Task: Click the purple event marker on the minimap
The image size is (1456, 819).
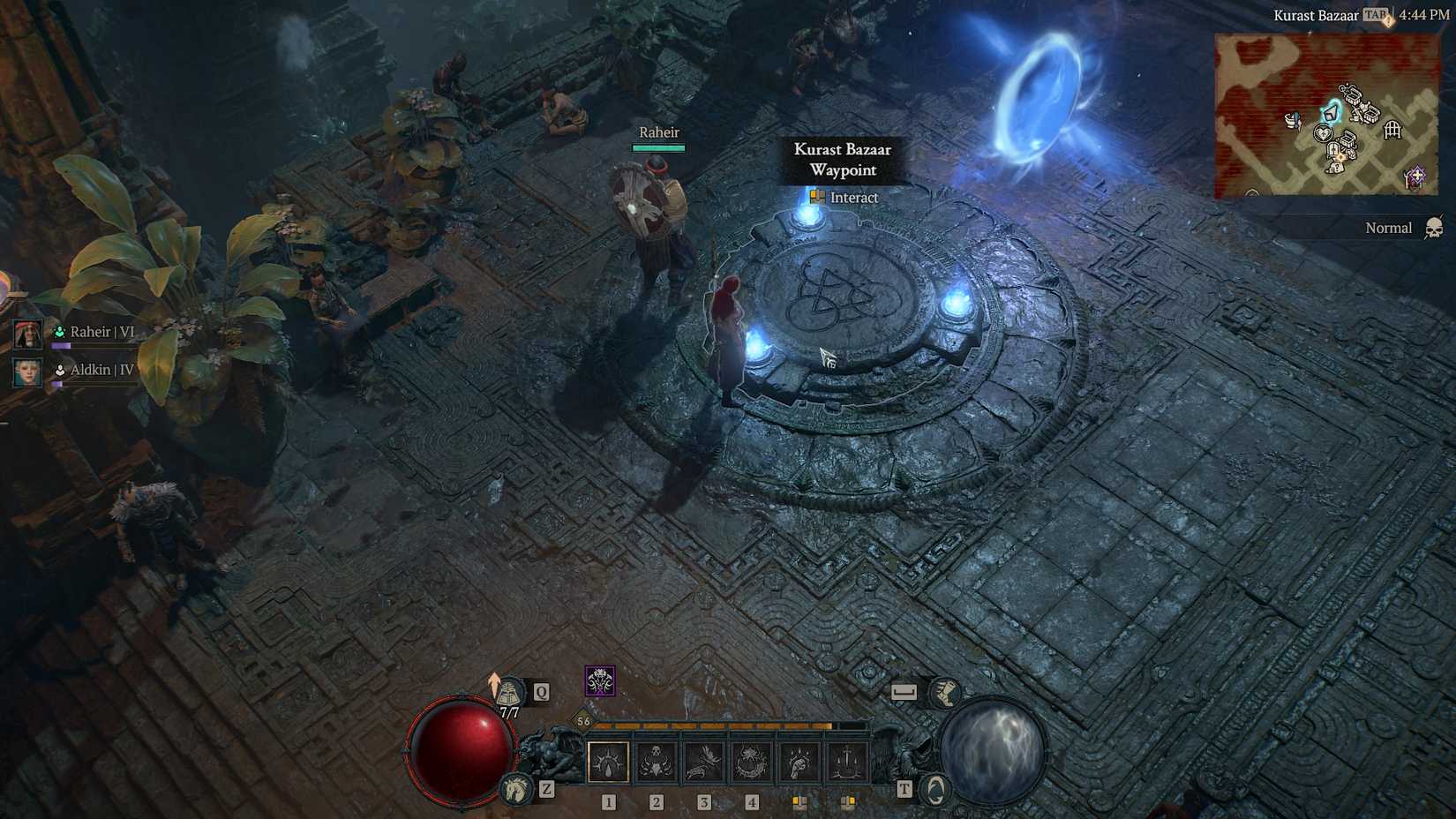Action: 1416,176
